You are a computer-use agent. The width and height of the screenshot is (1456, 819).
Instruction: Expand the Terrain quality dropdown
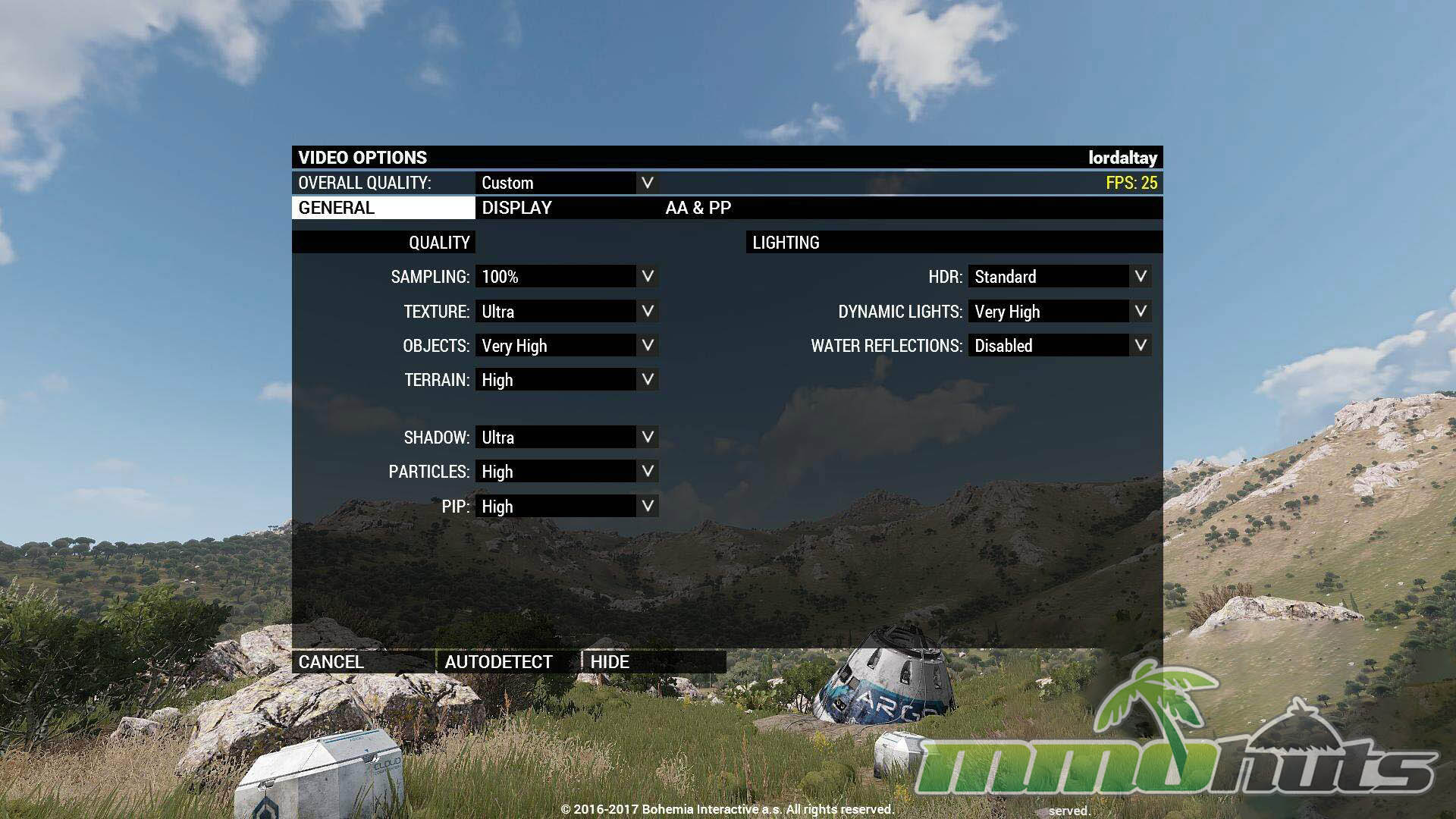566,380
